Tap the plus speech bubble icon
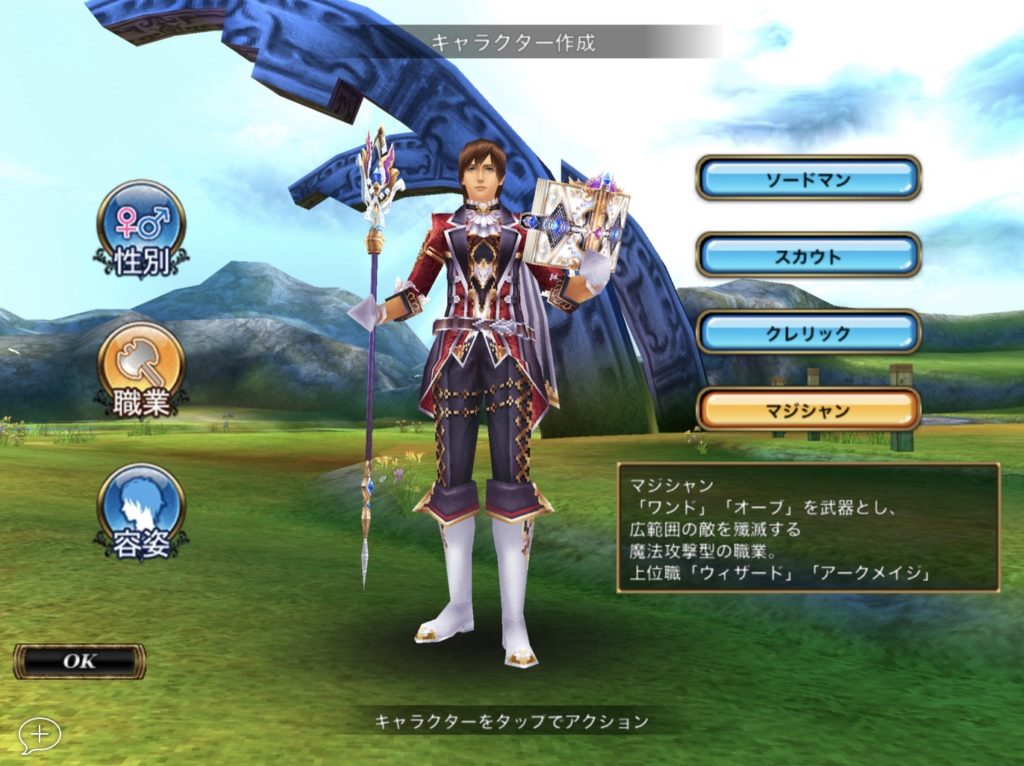The height and width of the screenshot is (766, 1024). (x=39, y=735)
